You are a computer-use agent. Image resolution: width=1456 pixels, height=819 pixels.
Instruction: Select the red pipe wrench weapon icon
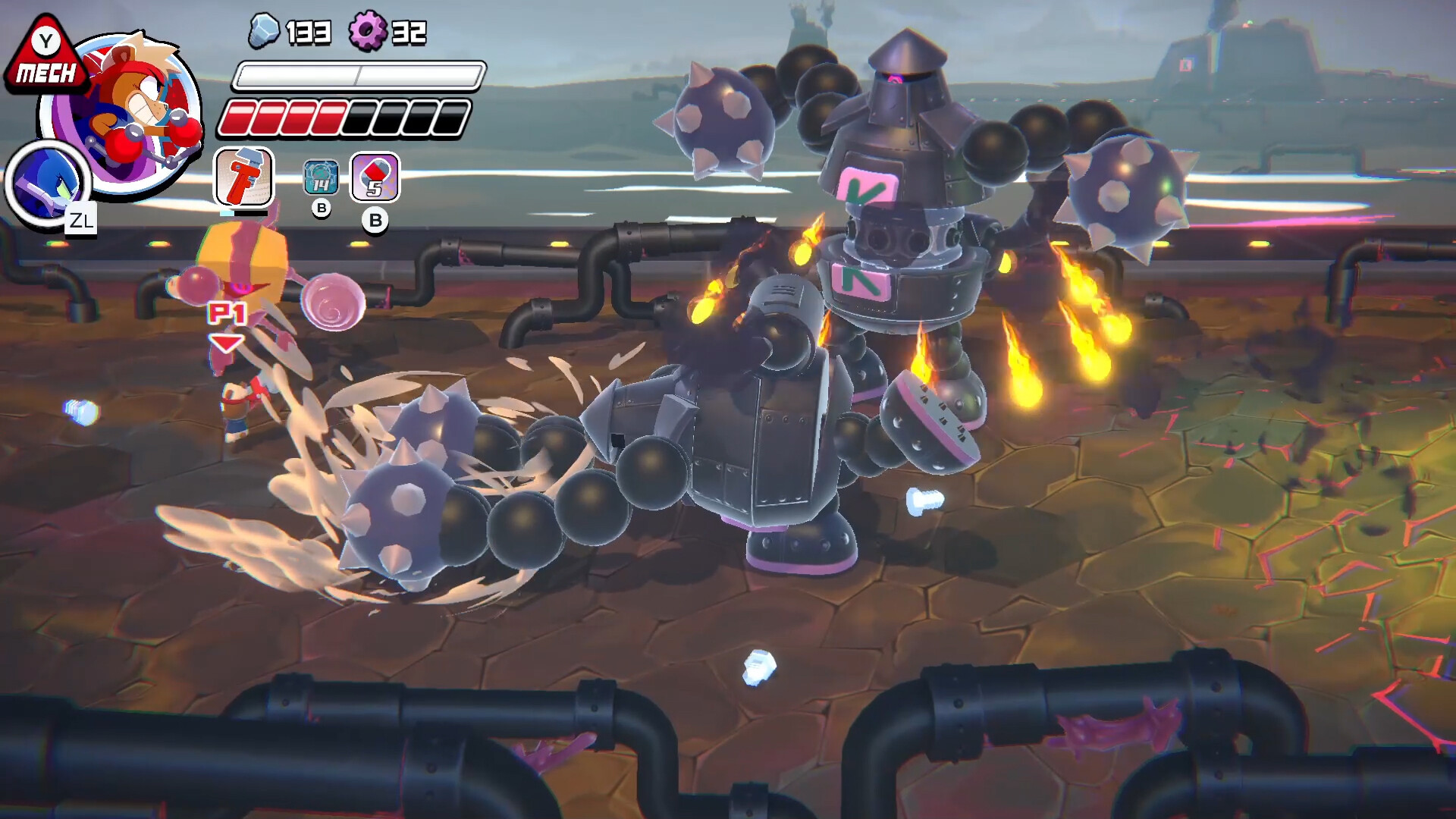pos(244,176)
